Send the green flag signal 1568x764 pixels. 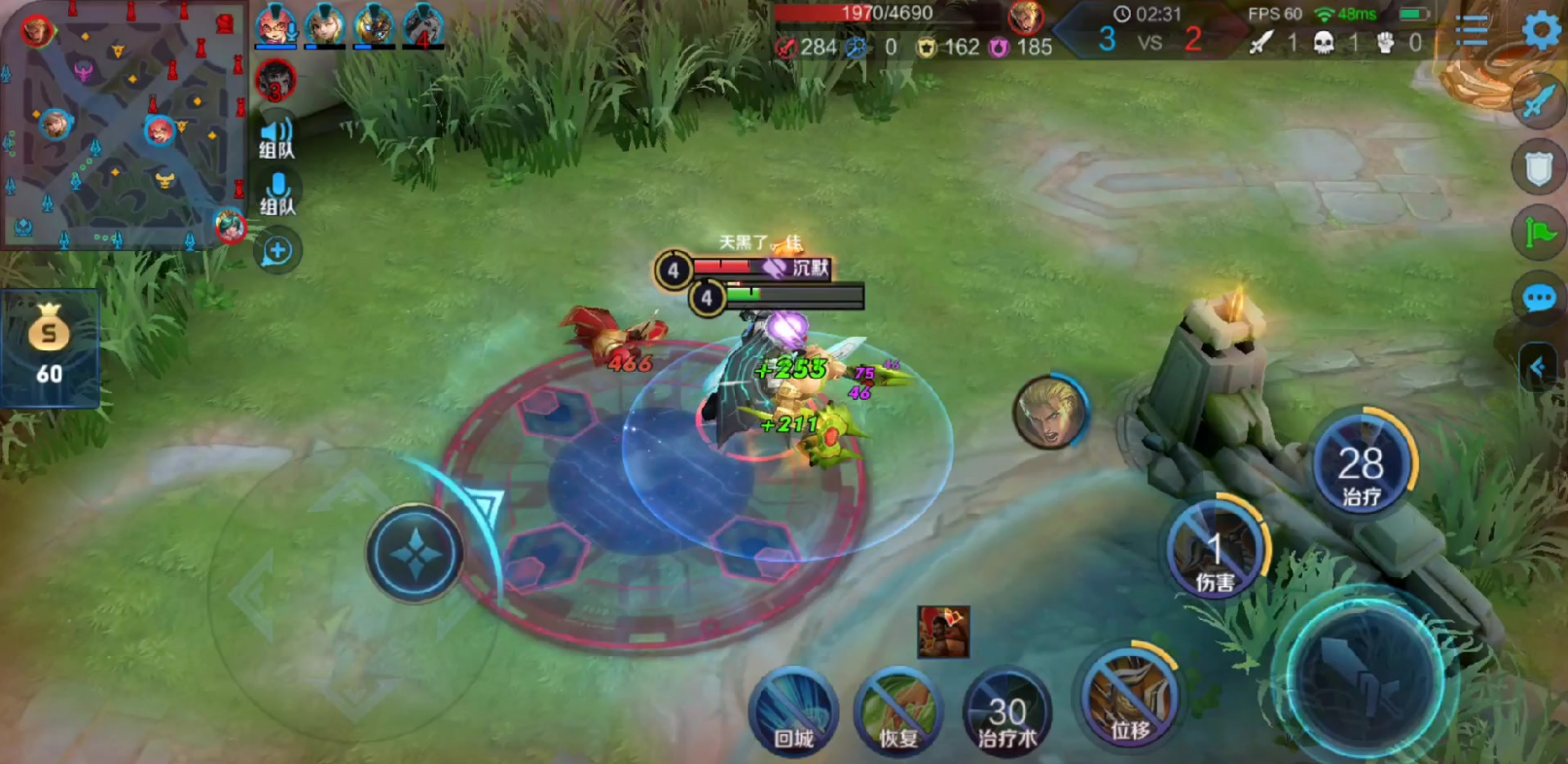point(1539,233)
